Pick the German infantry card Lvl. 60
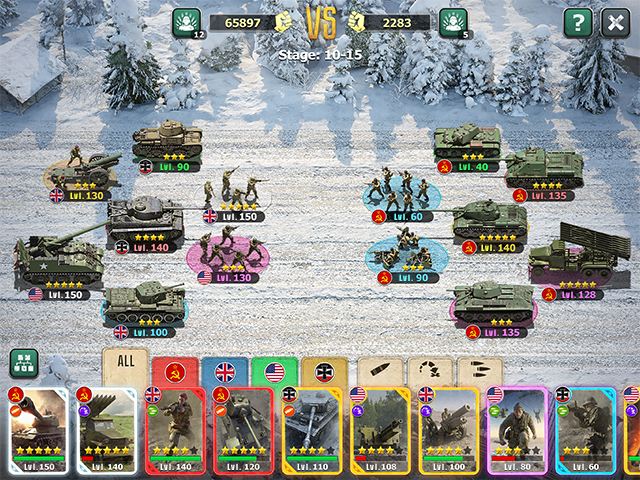640x480 pixels. coord(586,430)
